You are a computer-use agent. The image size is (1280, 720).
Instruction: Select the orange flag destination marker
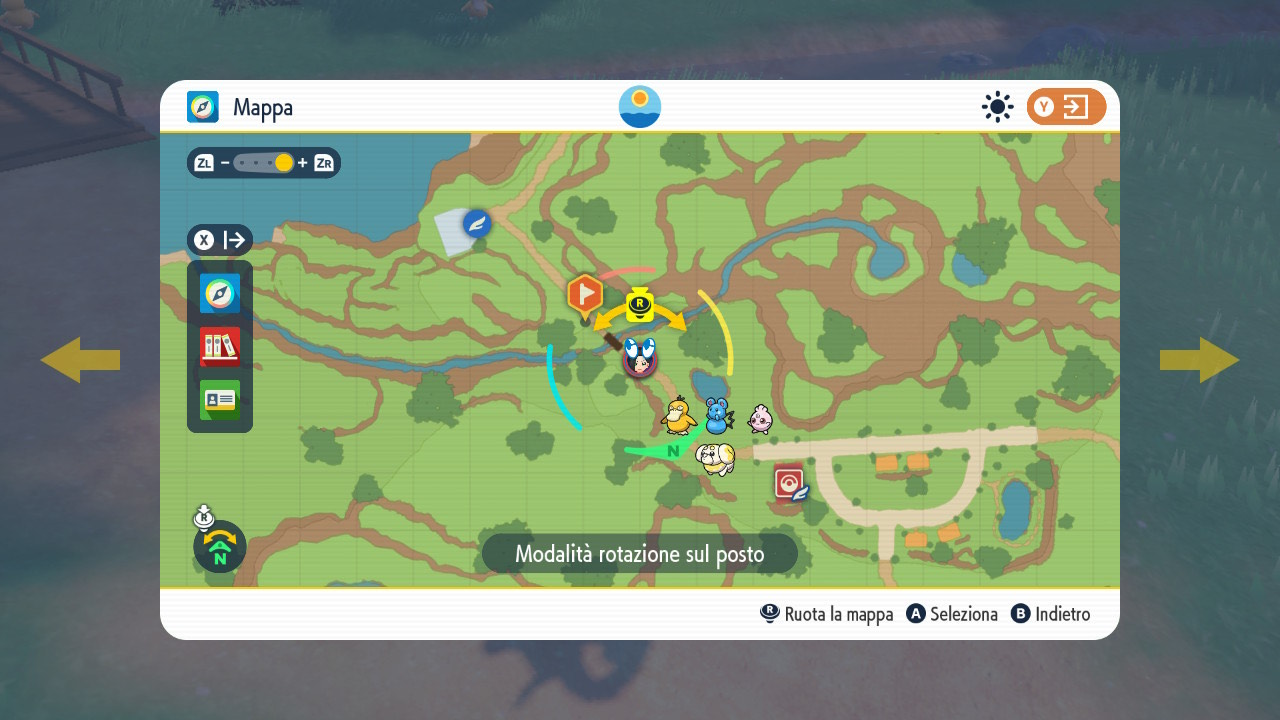[585, 295]
